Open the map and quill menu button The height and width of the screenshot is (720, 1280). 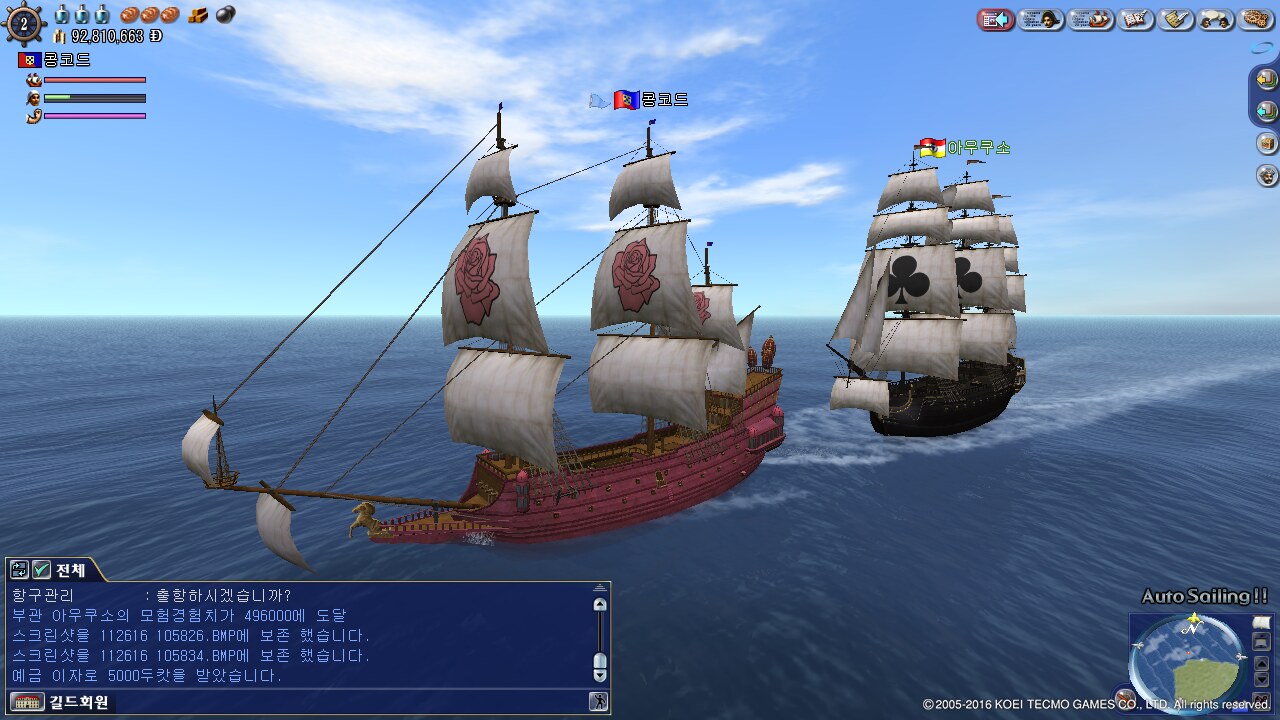1137,19
